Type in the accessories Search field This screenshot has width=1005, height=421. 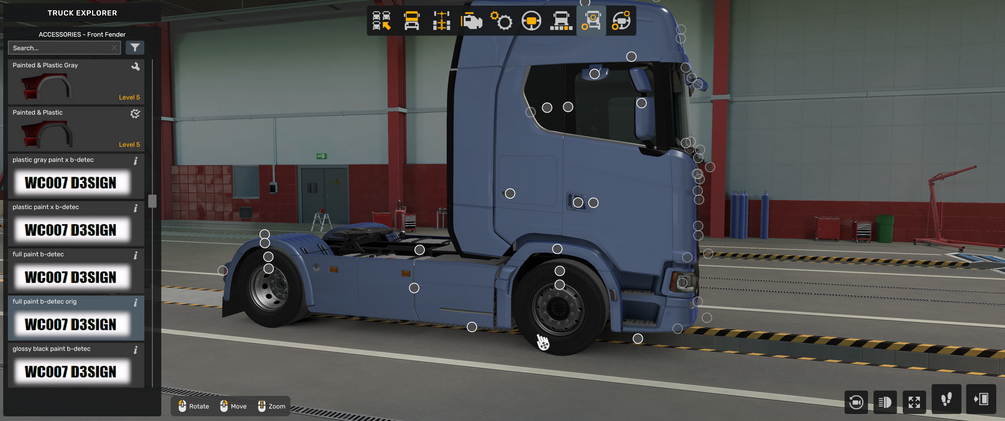62,47
